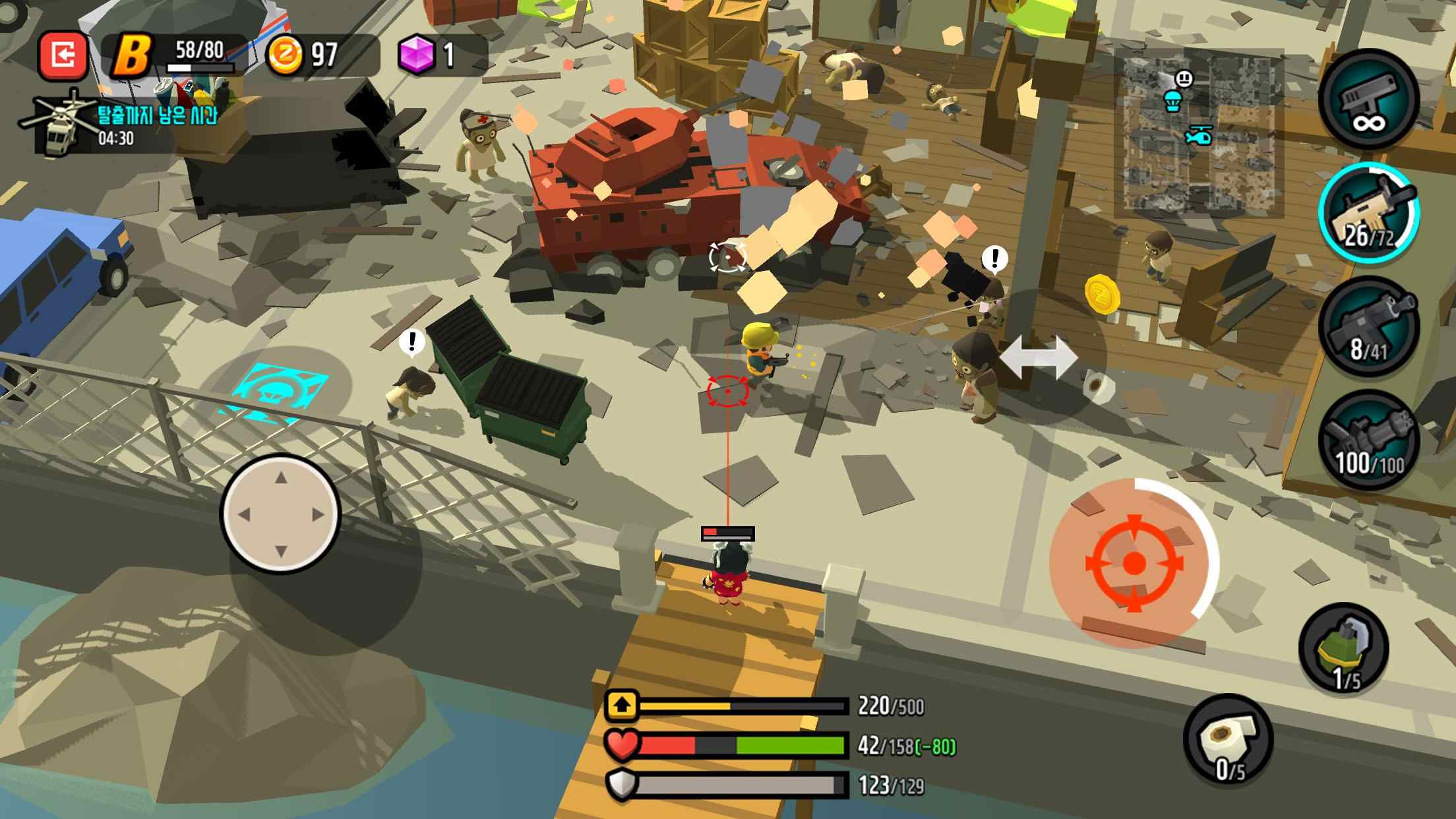Throw a grenade using the grenade button
Image resolution: width=1456 pixels, height=819 pixels.
1344,650
